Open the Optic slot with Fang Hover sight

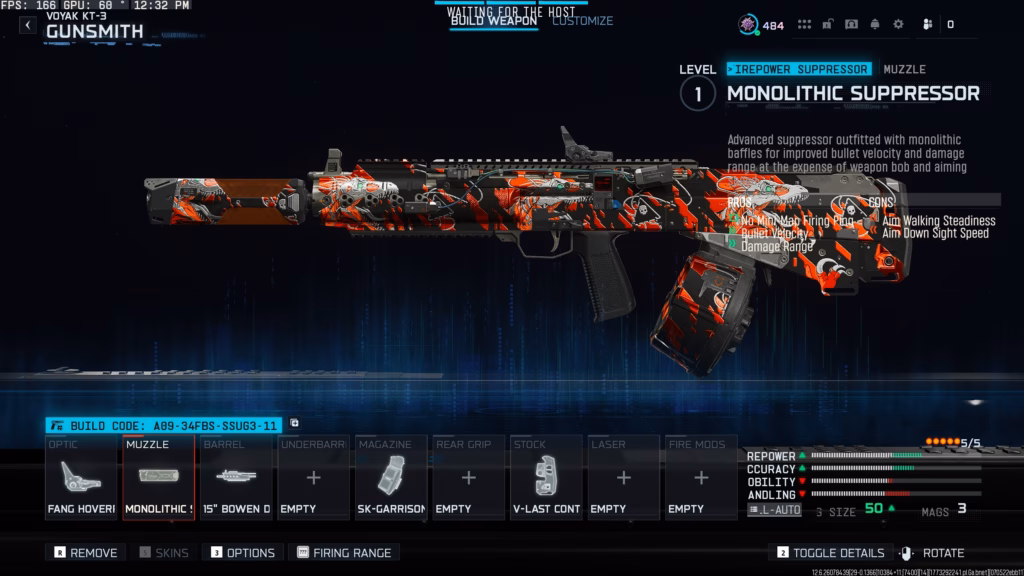(82, 478)
